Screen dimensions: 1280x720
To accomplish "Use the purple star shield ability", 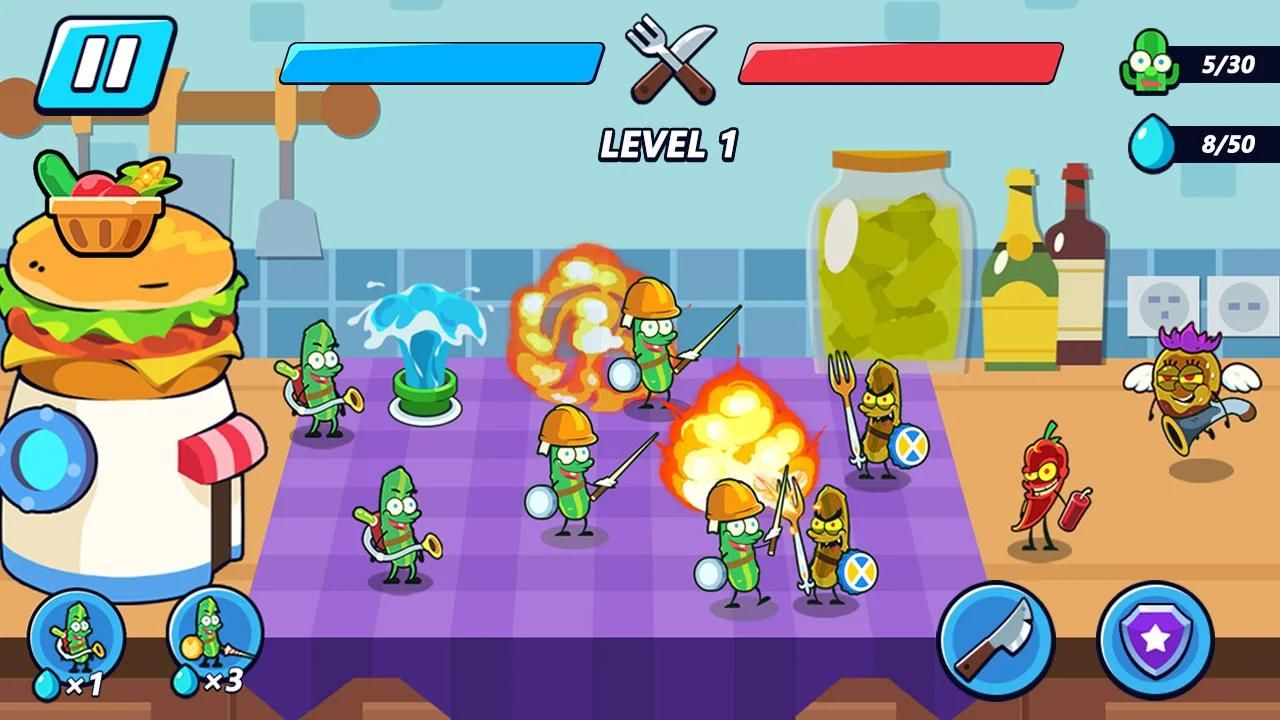I will tap(1155, 640).
